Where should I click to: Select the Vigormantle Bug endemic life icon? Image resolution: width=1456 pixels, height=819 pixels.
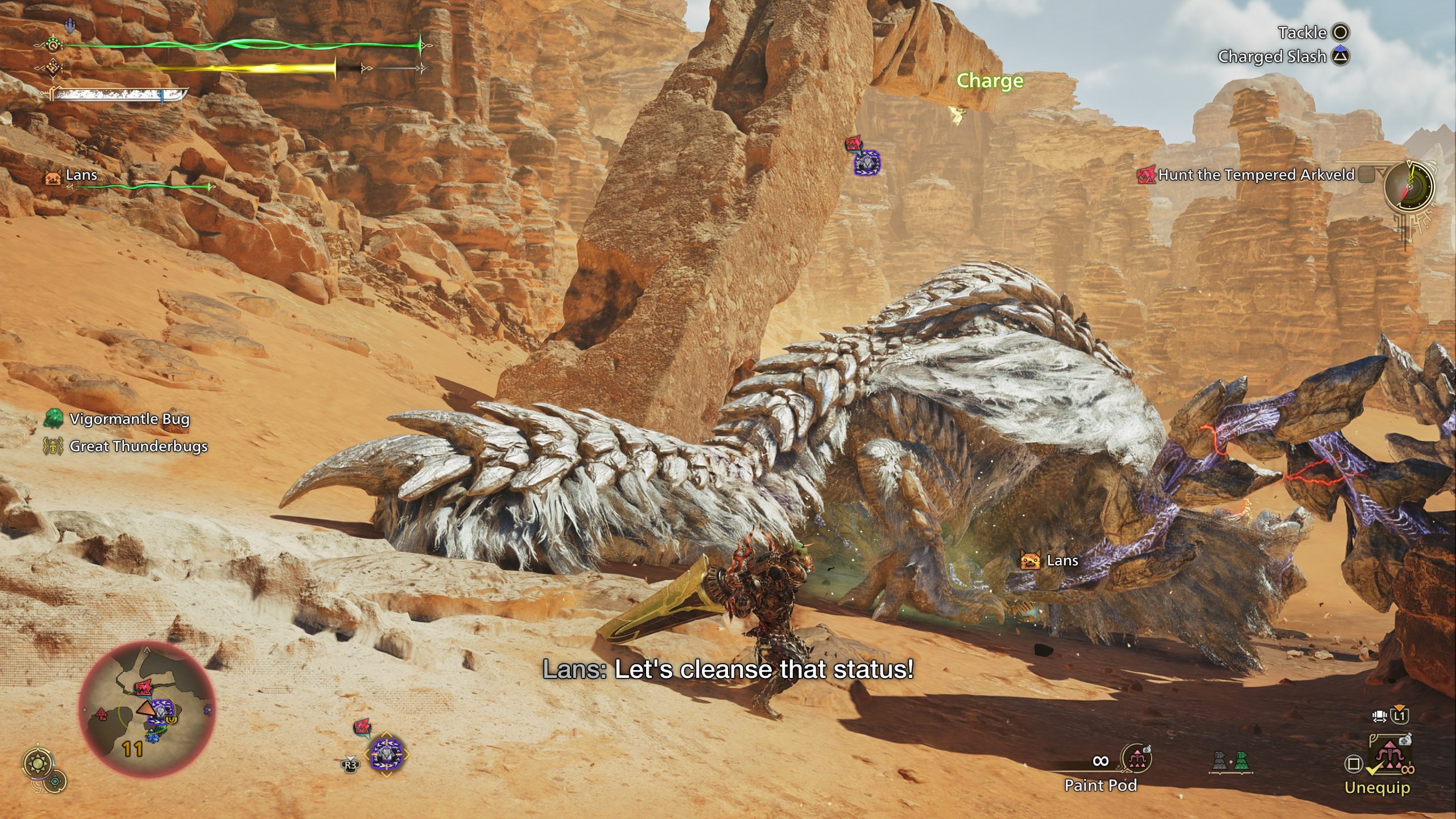point(52,419)
